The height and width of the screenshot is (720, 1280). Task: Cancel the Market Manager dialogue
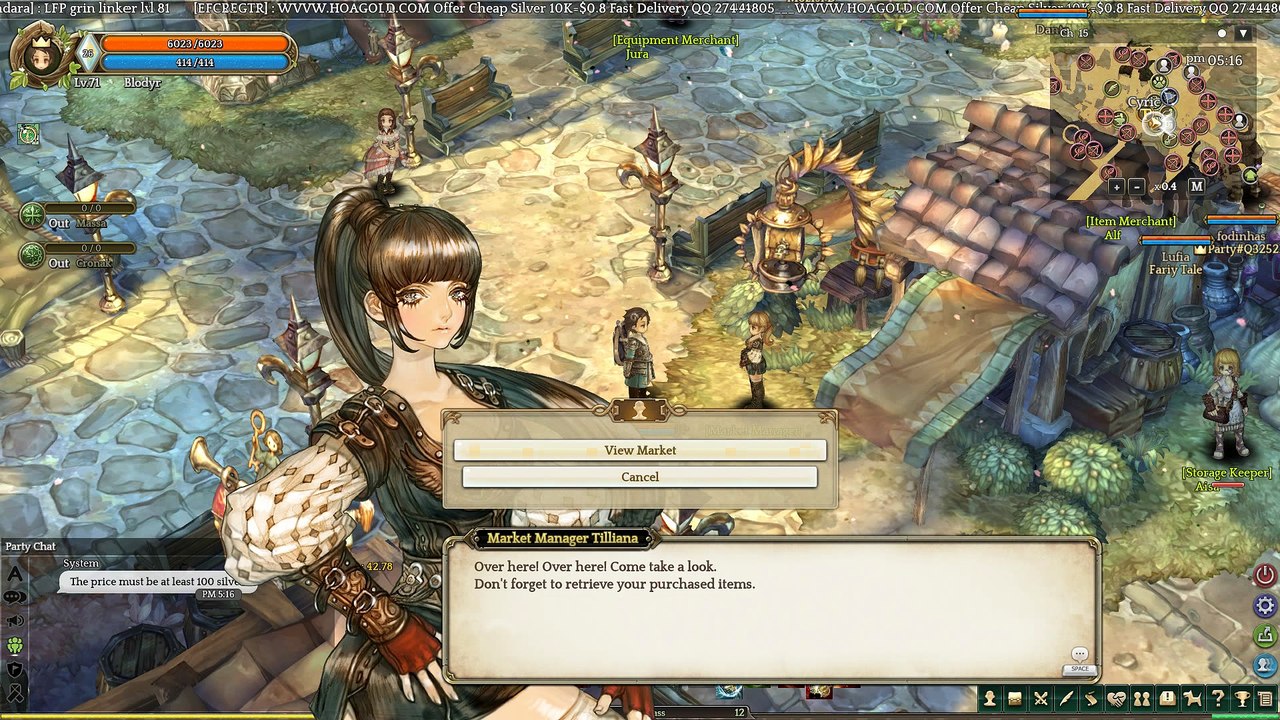coord(640,477)
